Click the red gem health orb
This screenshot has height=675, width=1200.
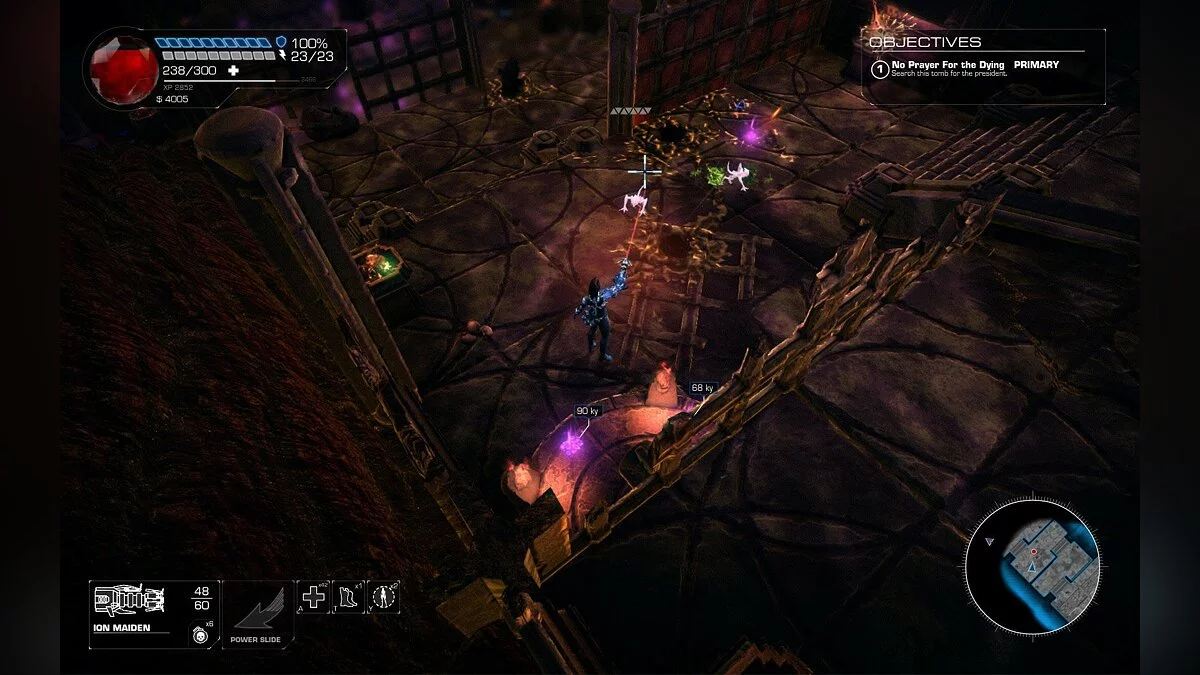coord(124,68)
